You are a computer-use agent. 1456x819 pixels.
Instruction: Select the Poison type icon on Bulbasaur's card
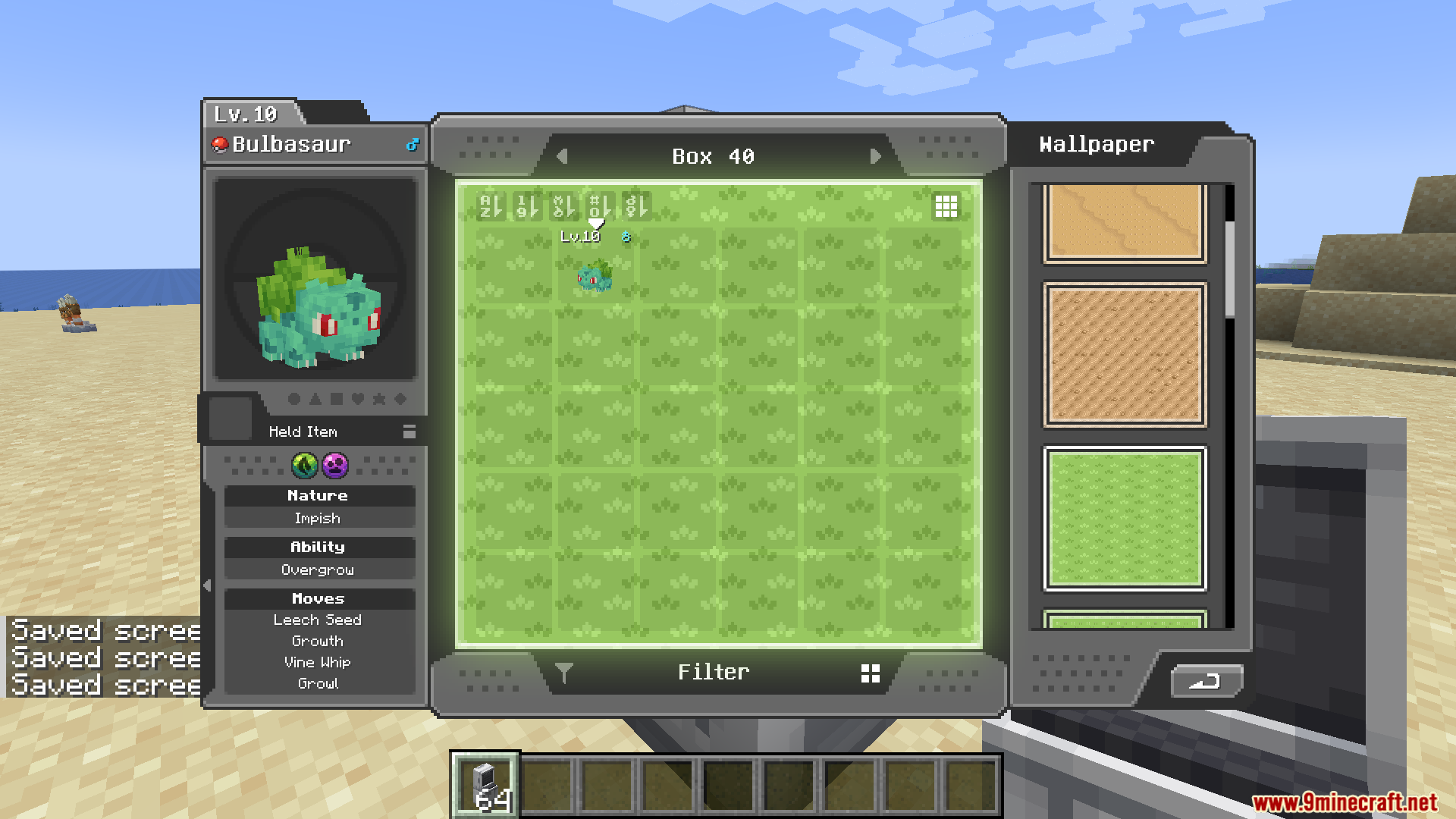[334, 466]
